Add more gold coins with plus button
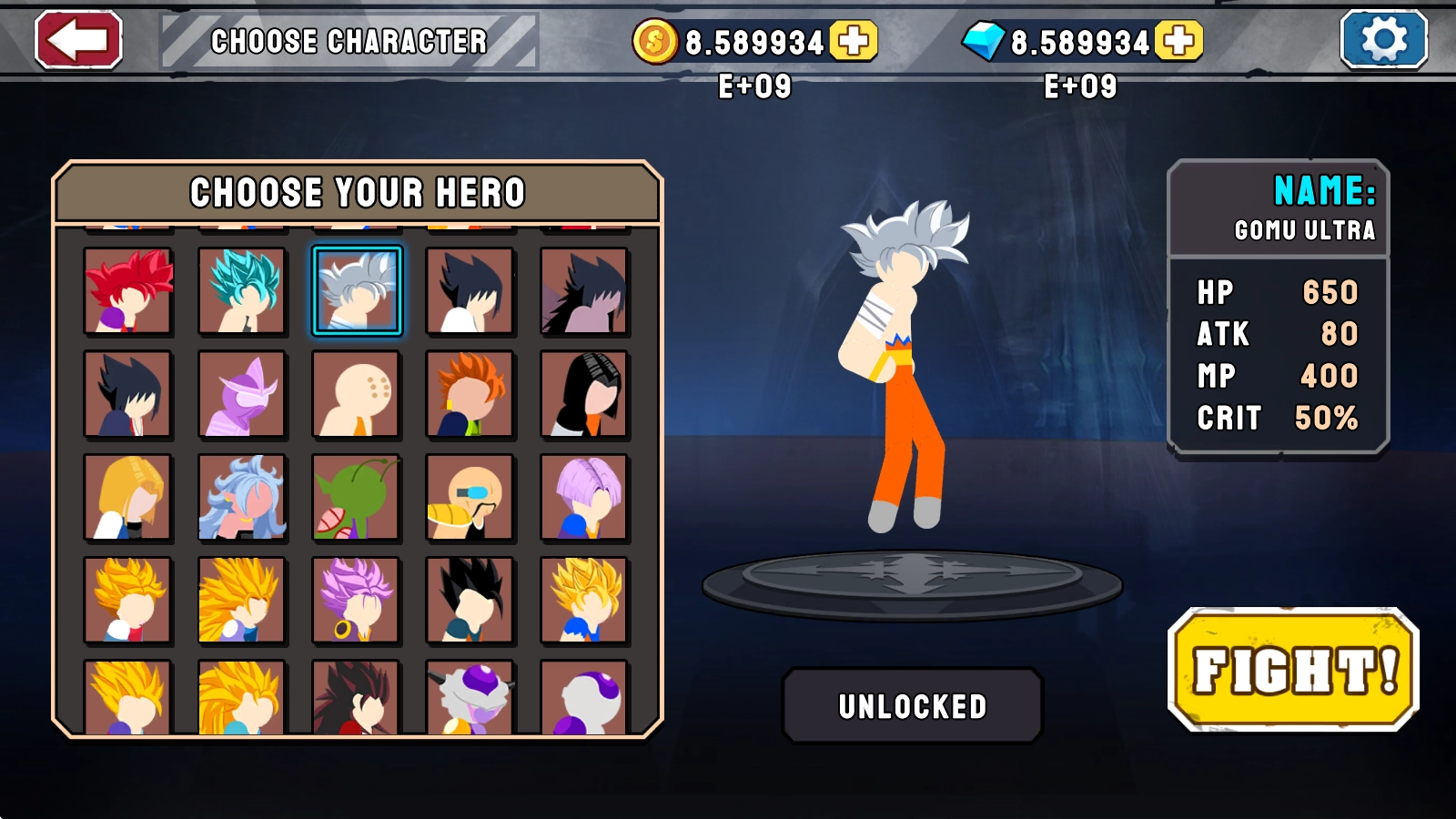The image size is (1456, 819). tap(854, 41)
